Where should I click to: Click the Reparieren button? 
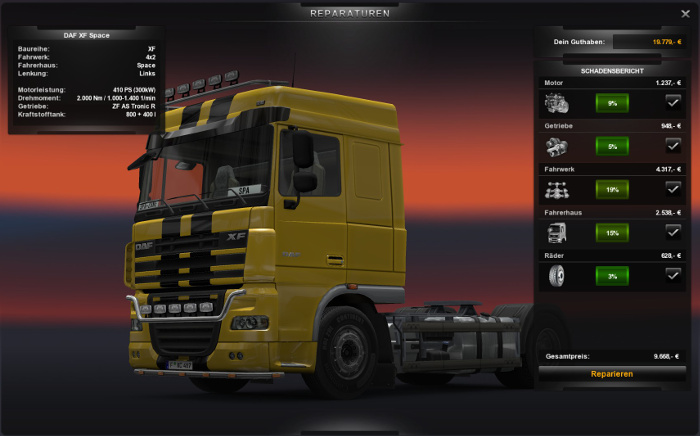611,374
